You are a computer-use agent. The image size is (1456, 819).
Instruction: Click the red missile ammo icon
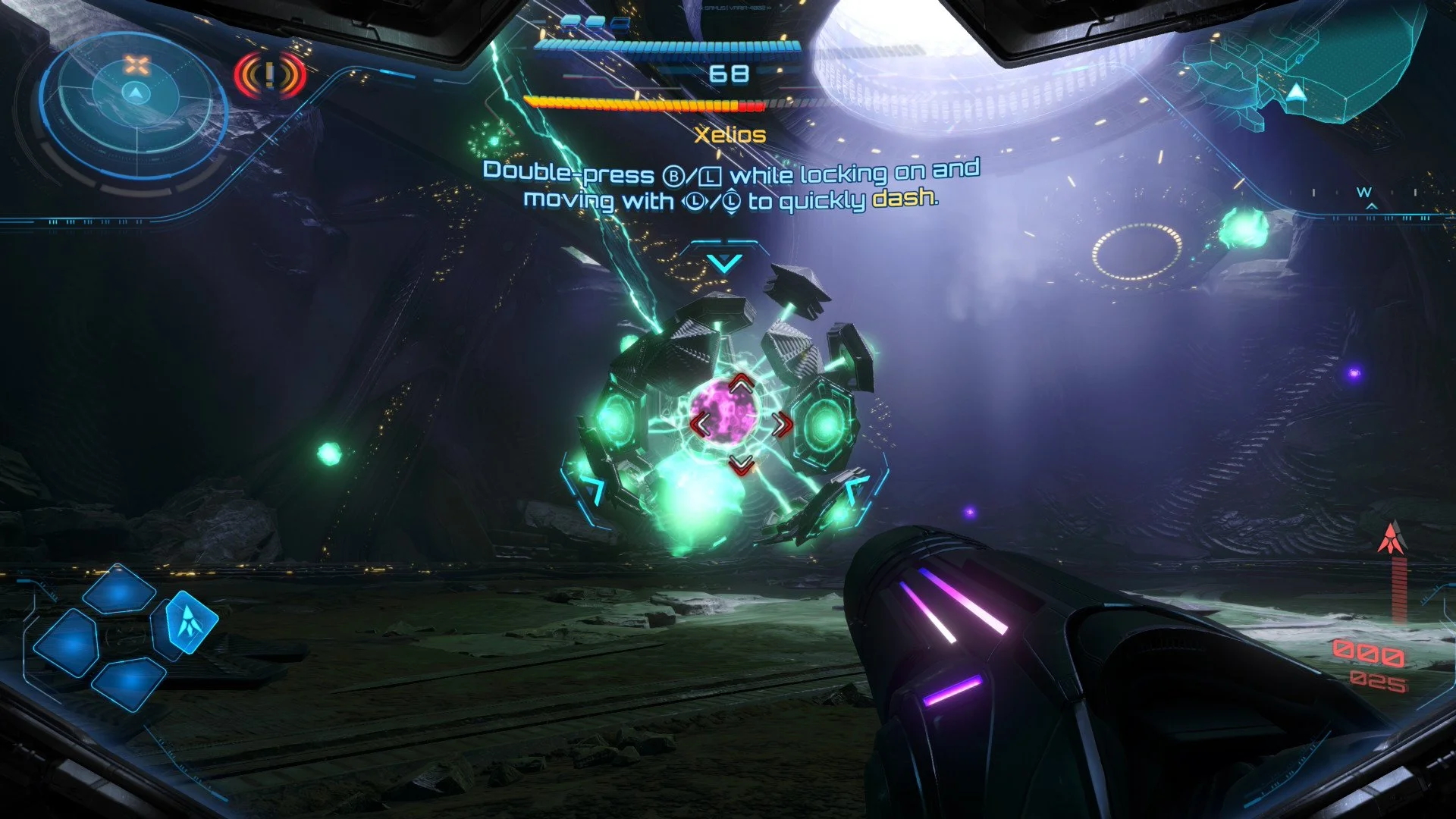click(1391, 540)
